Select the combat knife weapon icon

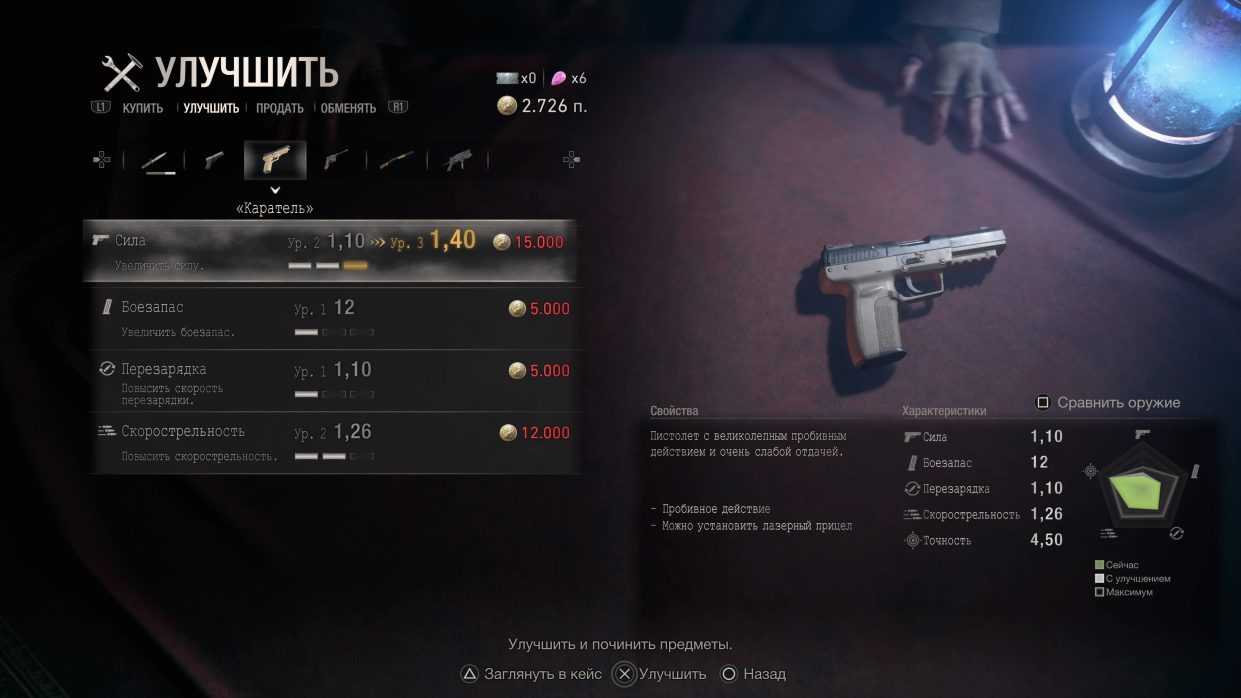tap(157, 161)
